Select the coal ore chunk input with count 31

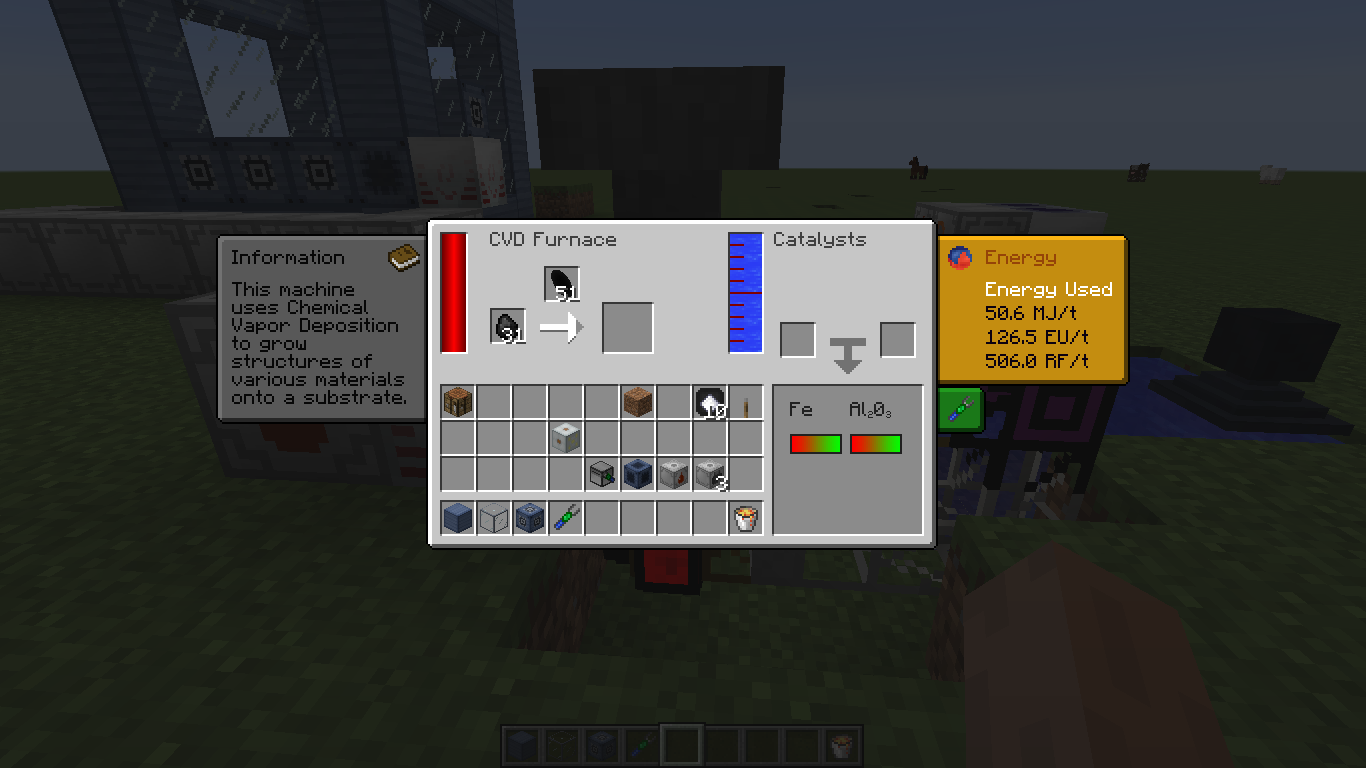click(508, 325)
